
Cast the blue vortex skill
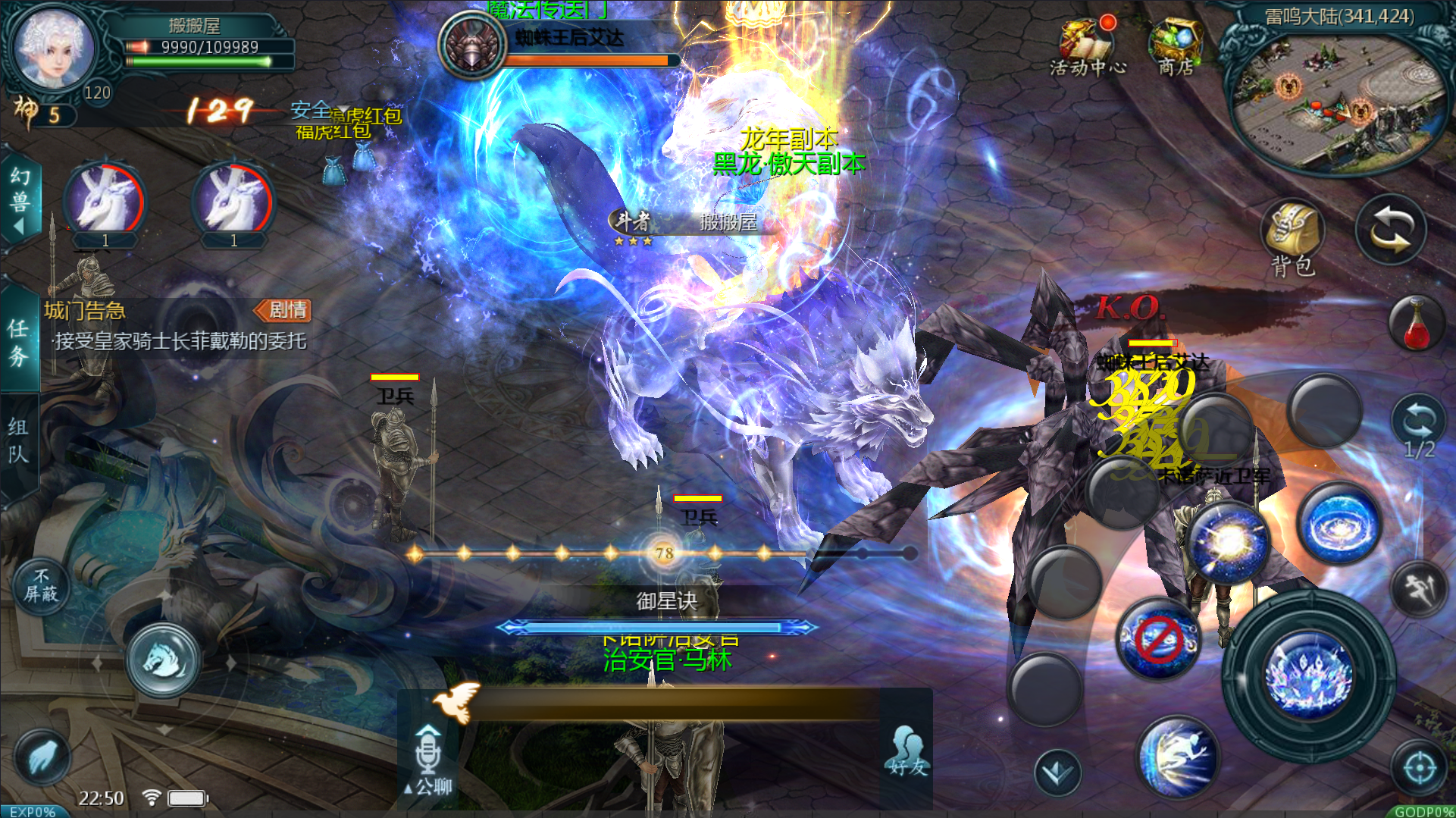pyautogui.click(x=1339, y=525)
